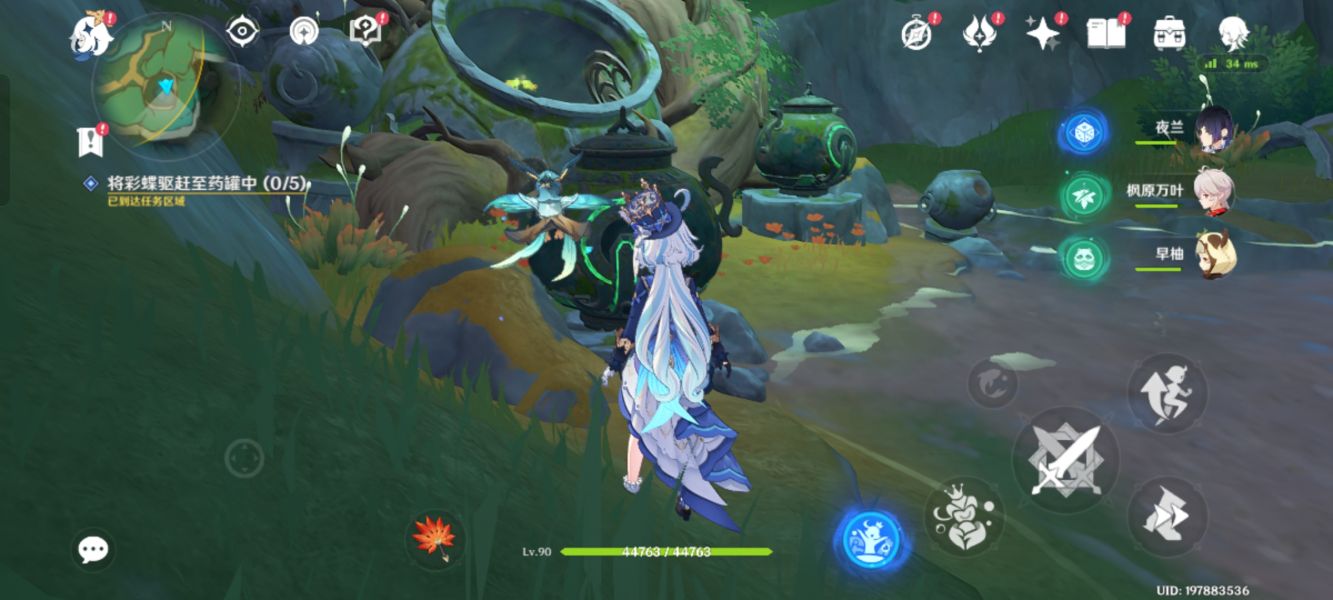1333x600 pixels.
Task: Open the events compass icon
Action: (x=916, y=34)
